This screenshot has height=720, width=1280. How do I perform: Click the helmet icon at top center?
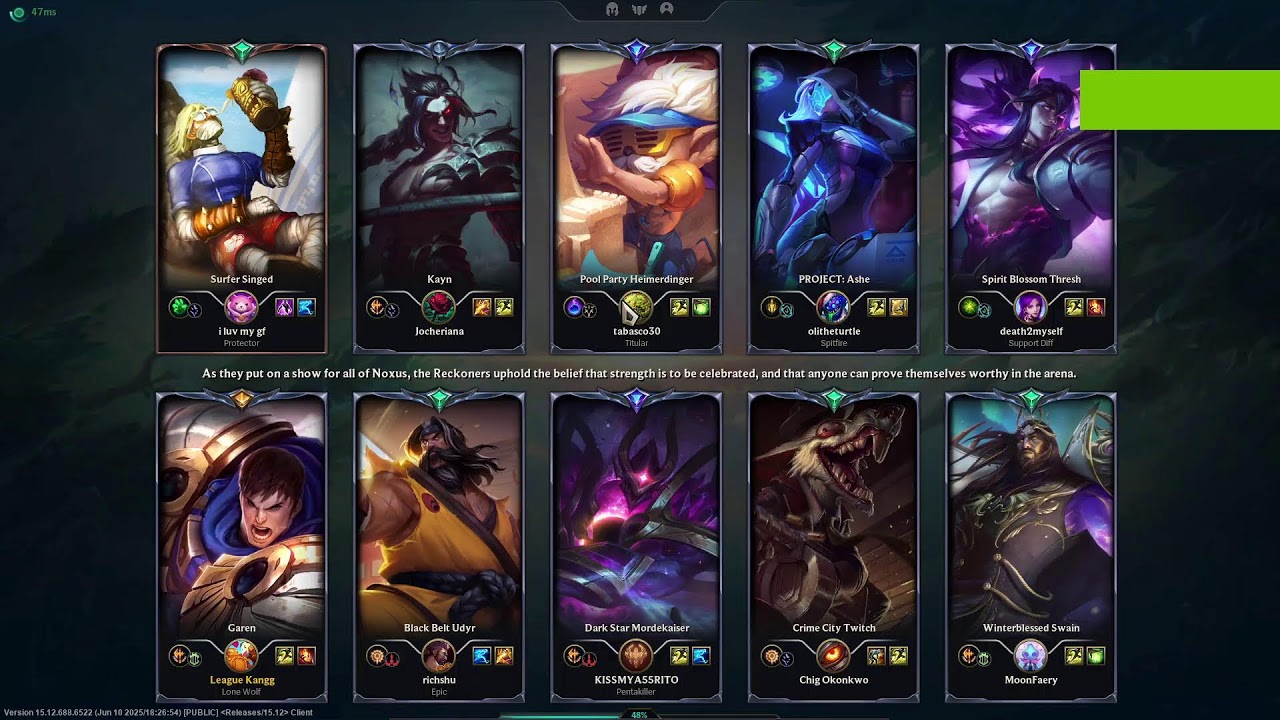click(x=613, y=9)
